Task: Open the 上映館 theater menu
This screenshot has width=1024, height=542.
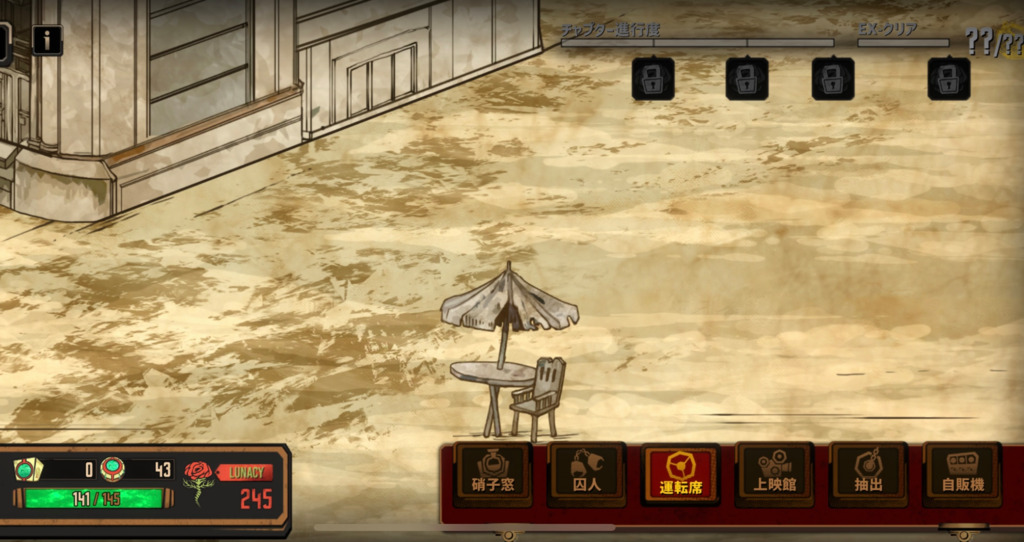Action: [774, 473]
